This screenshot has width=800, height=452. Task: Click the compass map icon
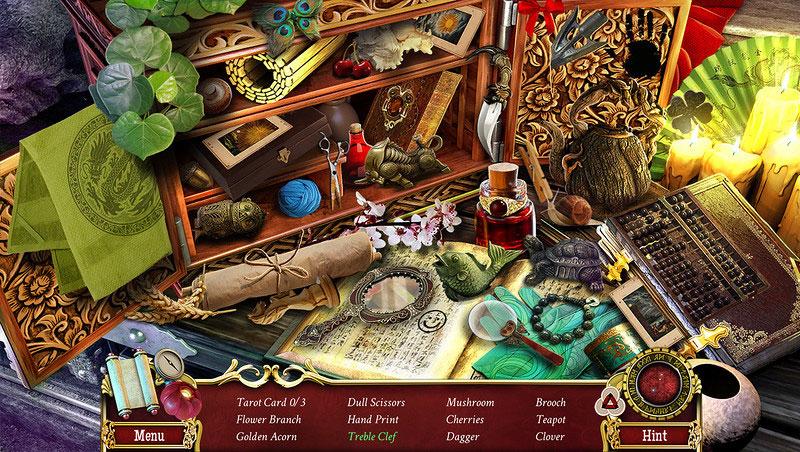pos(168,363)
